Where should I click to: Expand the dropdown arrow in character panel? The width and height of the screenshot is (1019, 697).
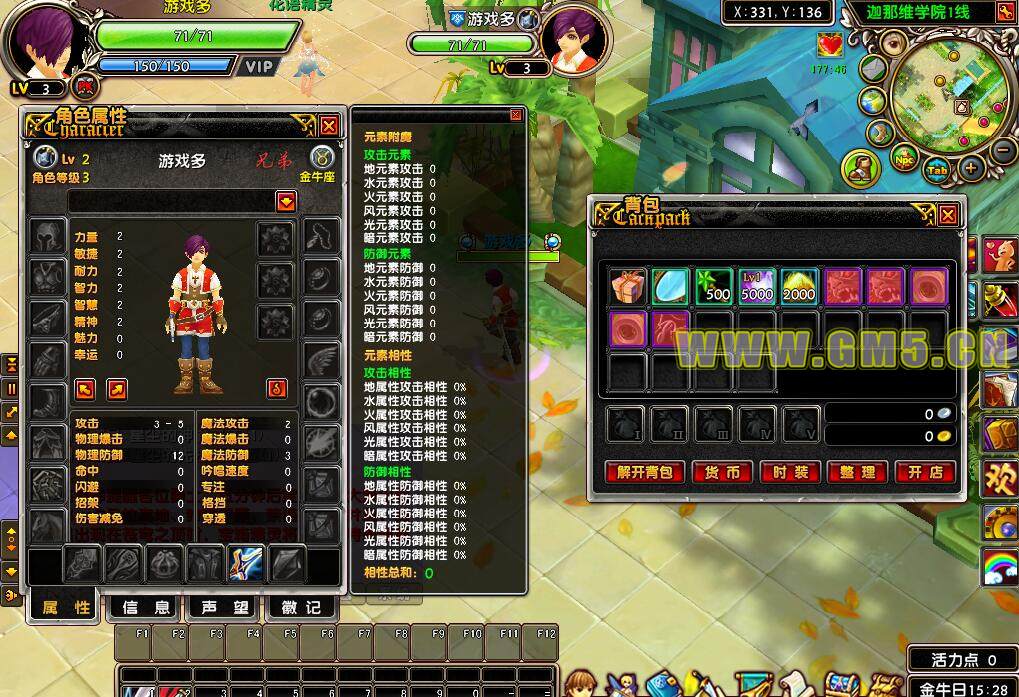(287, 201)
